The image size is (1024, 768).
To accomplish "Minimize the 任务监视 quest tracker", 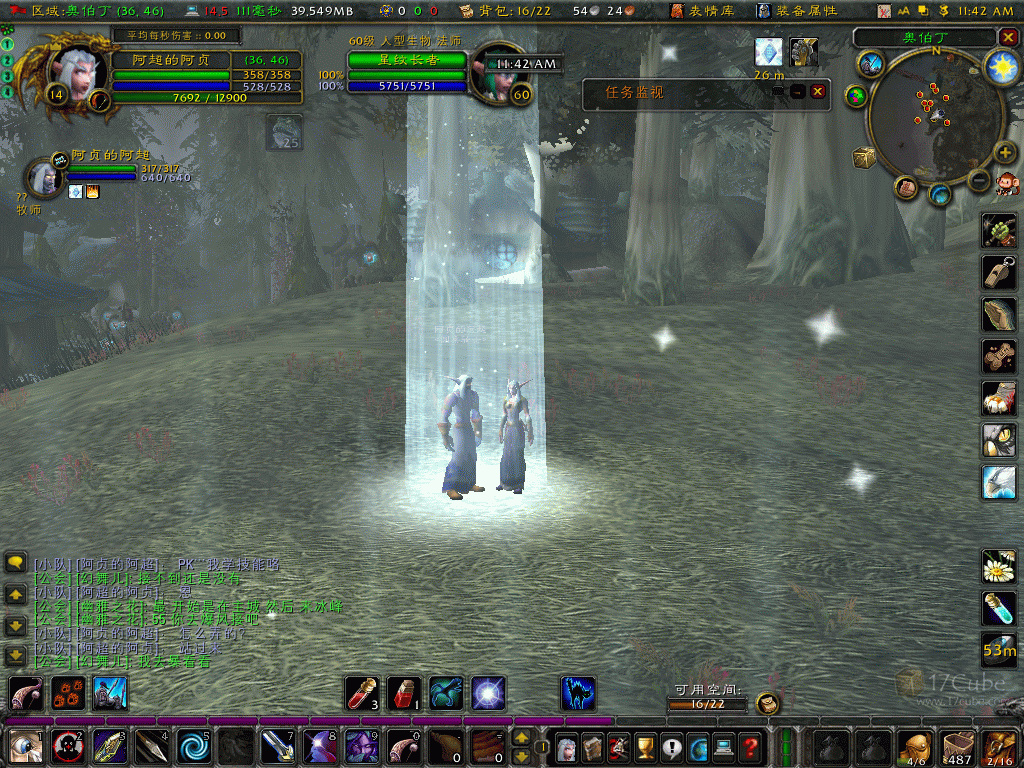I will click(797, 91).
